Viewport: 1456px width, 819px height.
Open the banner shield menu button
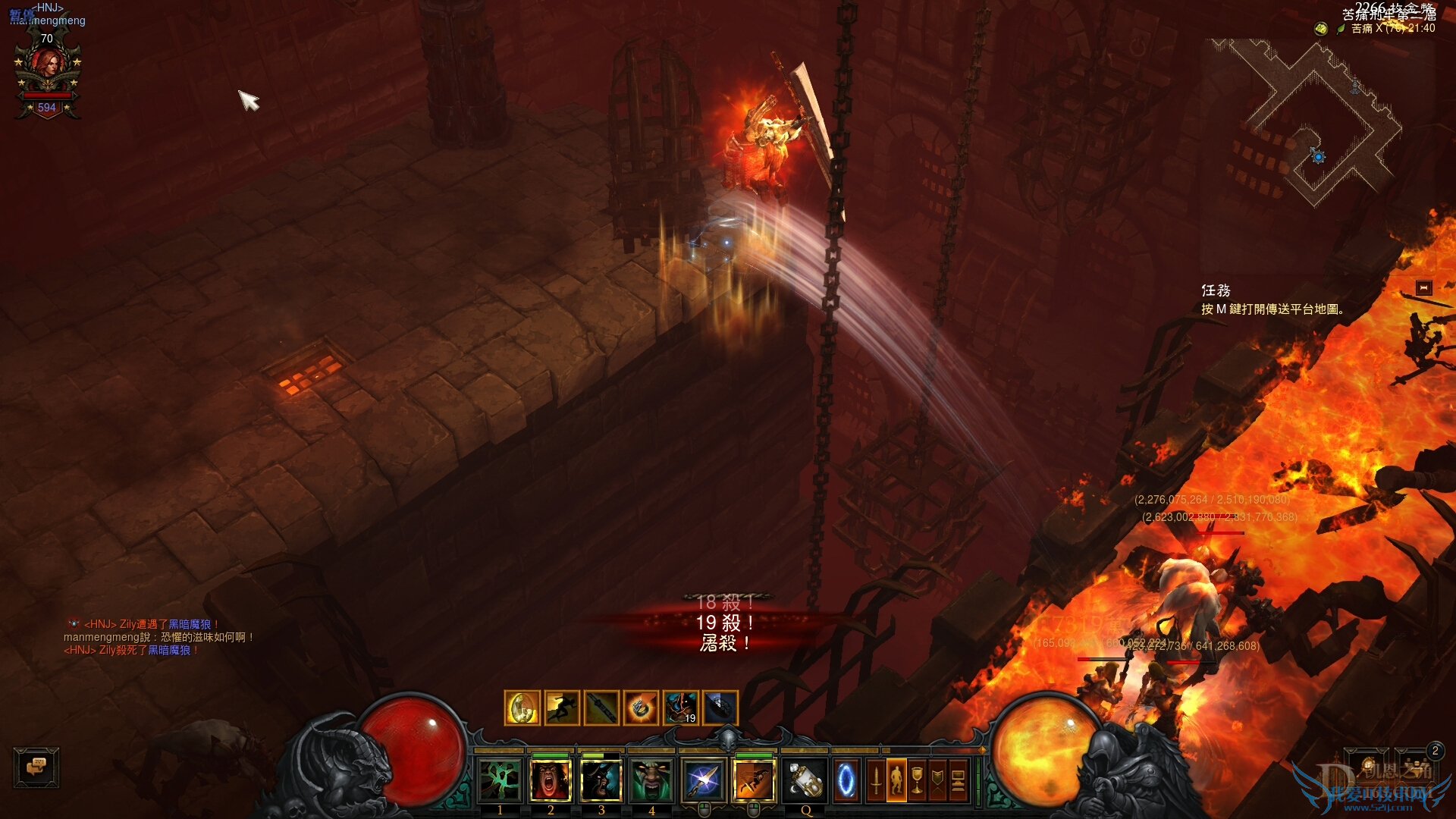click(937, 780)
